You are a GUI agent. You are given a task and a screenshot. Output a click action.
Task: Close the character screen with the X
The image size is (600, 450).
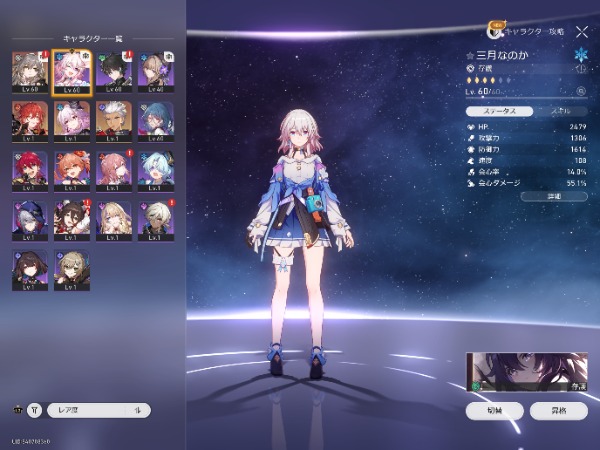pos(582,32)
